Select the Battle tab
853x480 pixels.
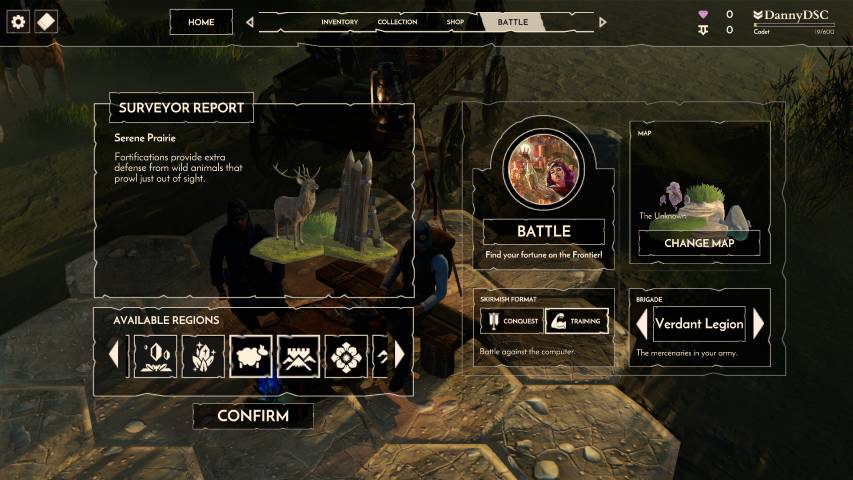pyautogui.click(x=513, y=22)
